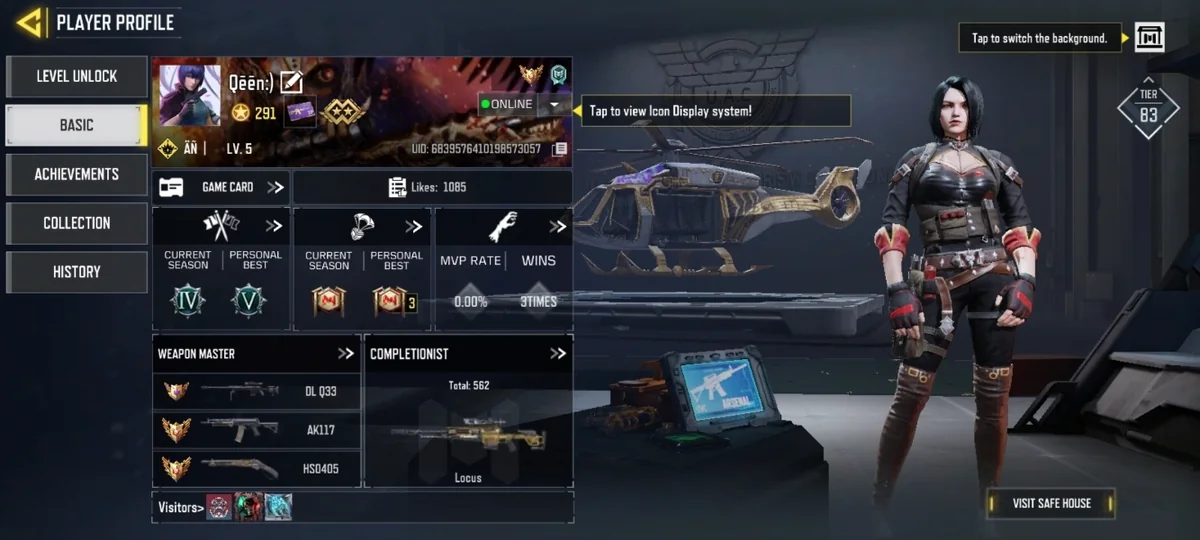View the History tab
Image resolution: width=1200 pixels, height=540 pixels.
coord(77,272)
